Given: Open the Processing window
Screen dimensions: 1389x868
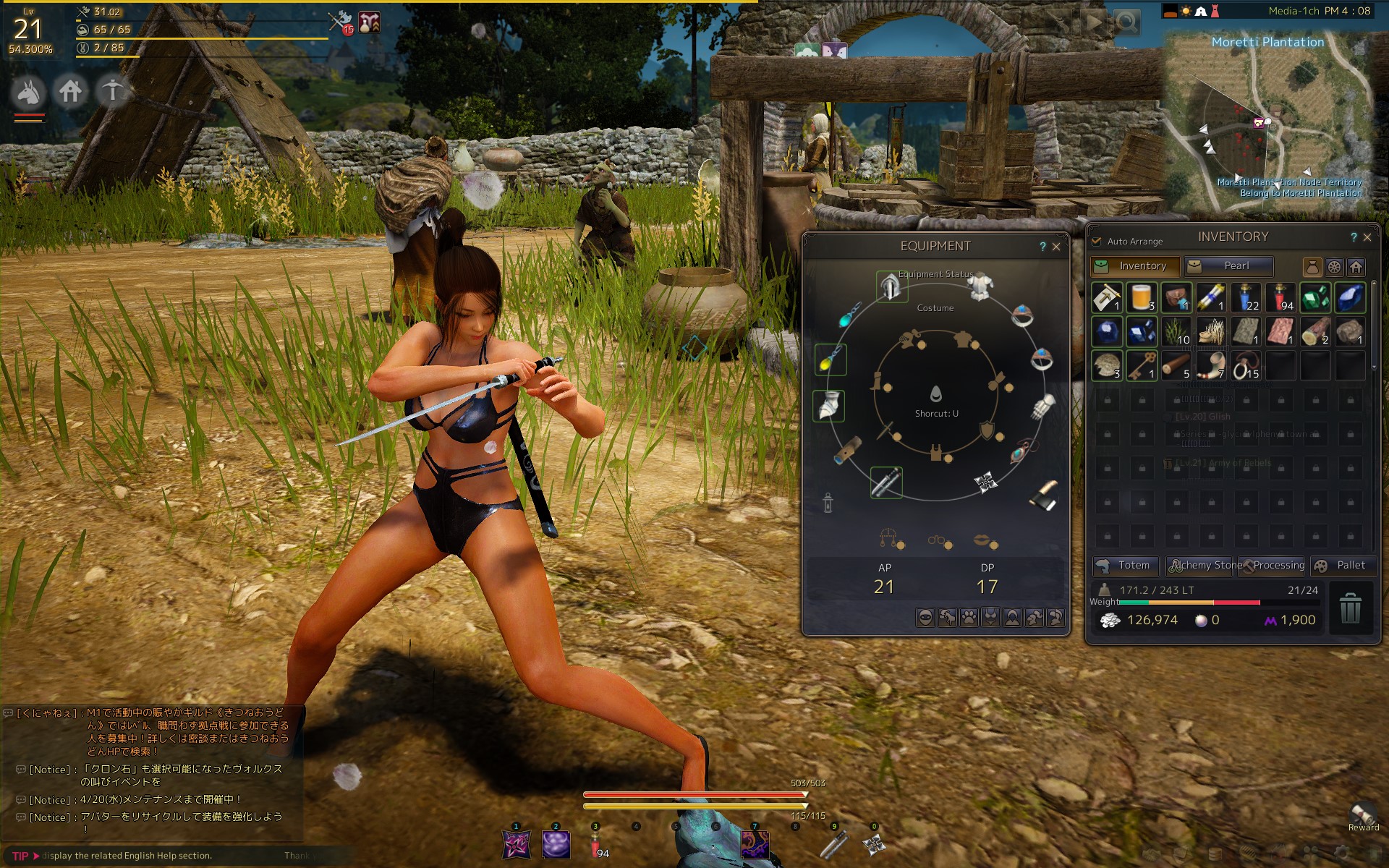Looking at the screenshot, I should point(1273,566).
